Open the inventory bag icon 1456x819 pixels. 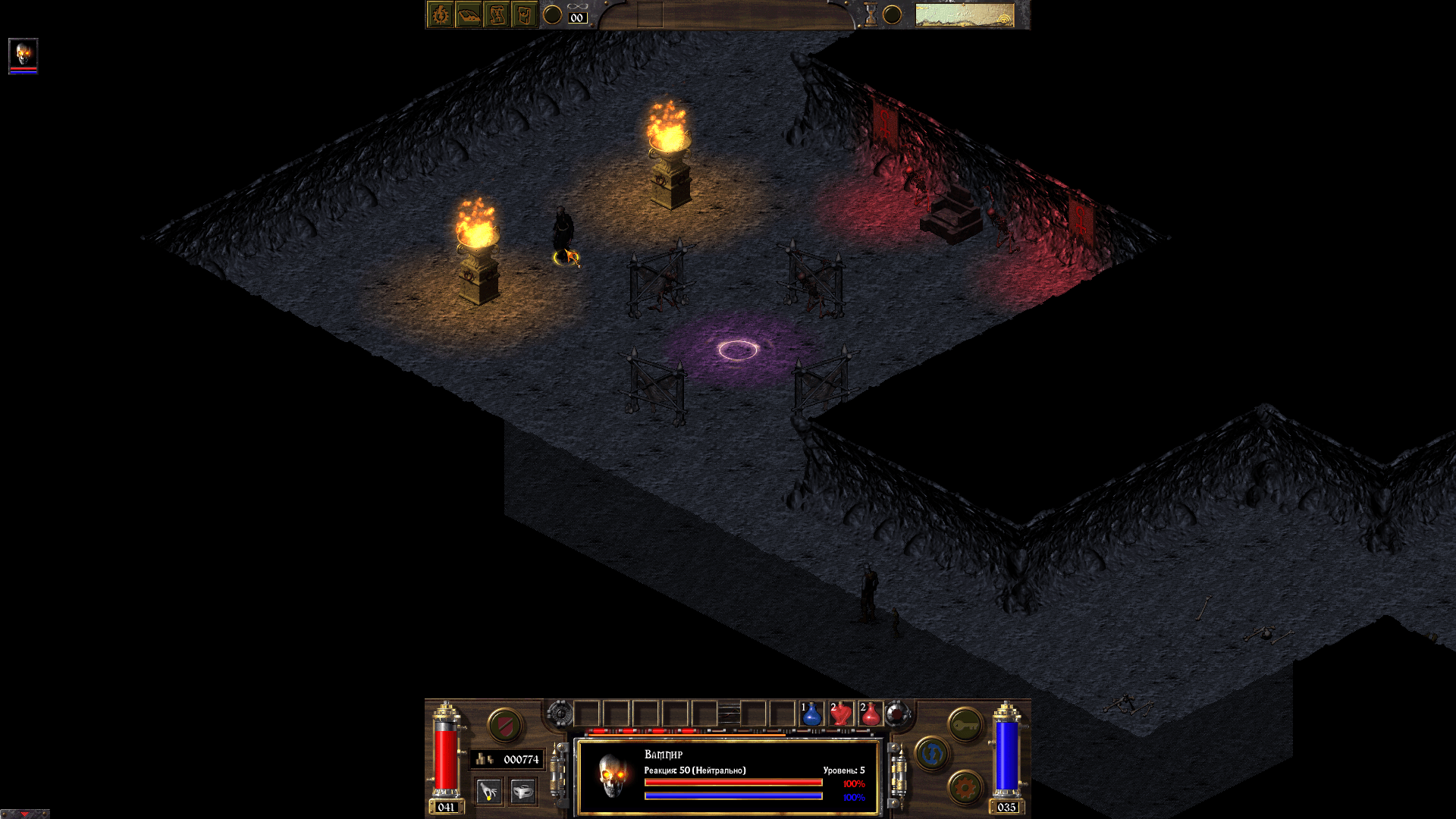click(524, 15)
